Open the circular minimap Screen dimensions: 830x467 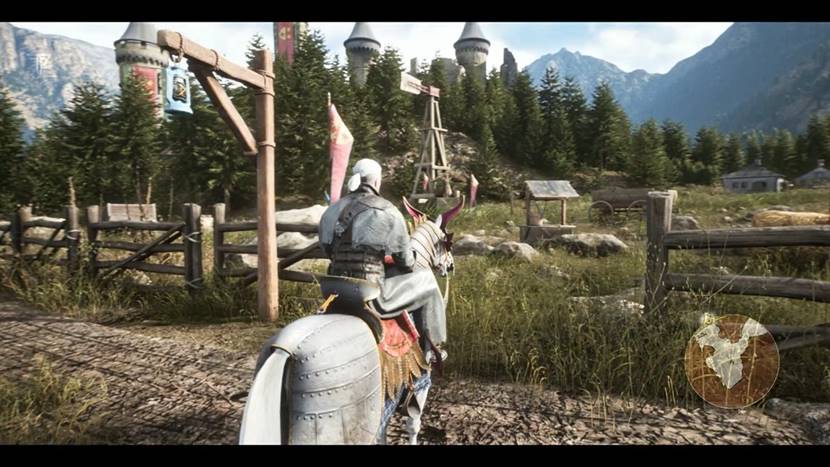click(731, 361)
